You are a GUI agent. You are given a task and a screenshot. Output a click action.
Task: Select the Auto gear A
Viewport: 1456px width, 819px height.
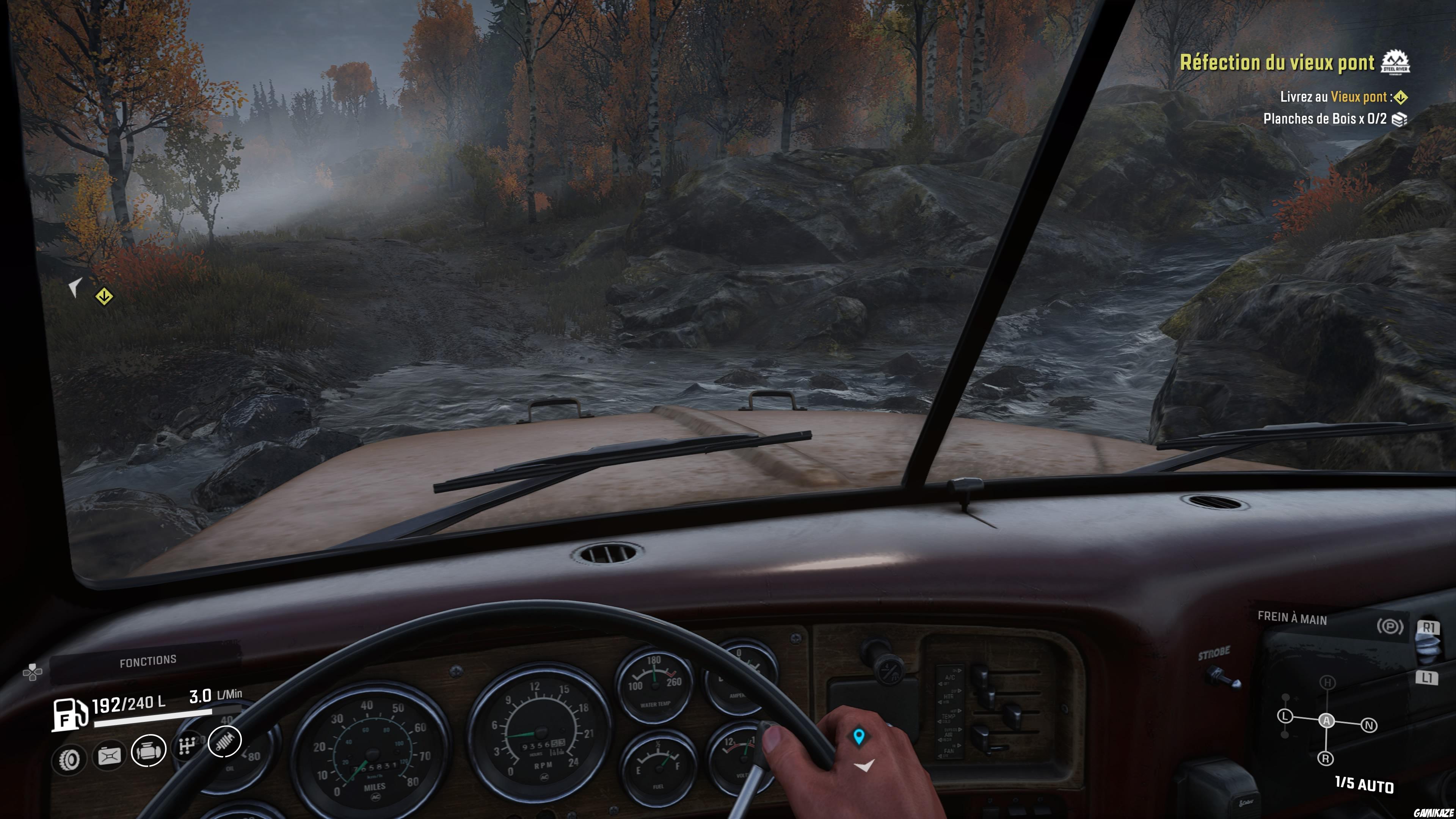[1327, 720]
